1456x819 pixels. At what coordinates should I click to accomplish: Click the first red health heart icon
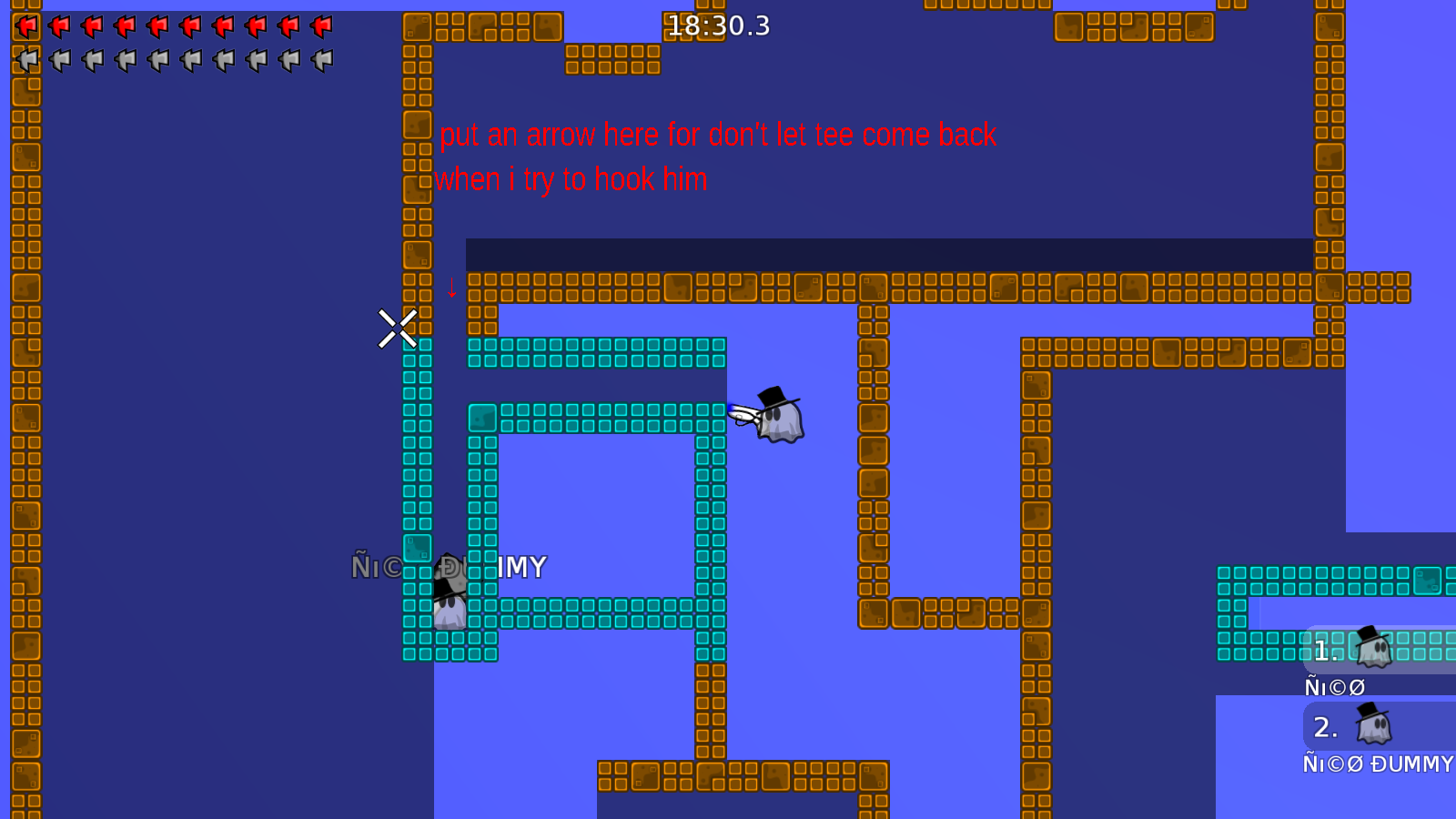25,25
